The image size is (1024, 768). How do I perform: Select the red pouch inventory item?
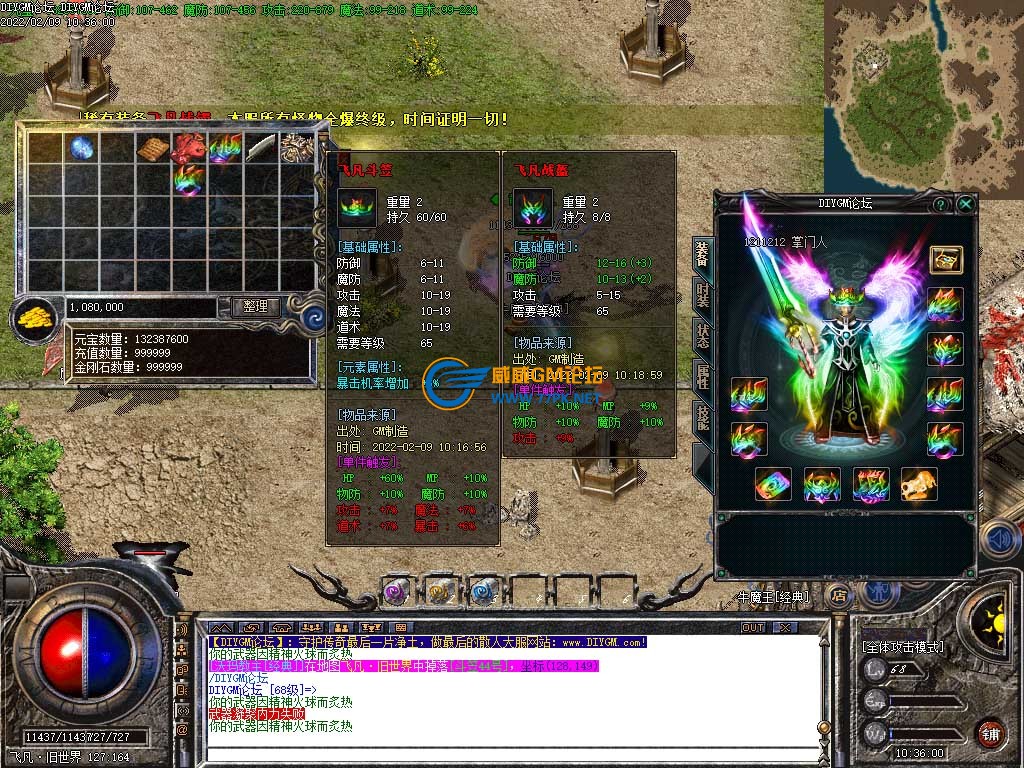tap(188, 149)
